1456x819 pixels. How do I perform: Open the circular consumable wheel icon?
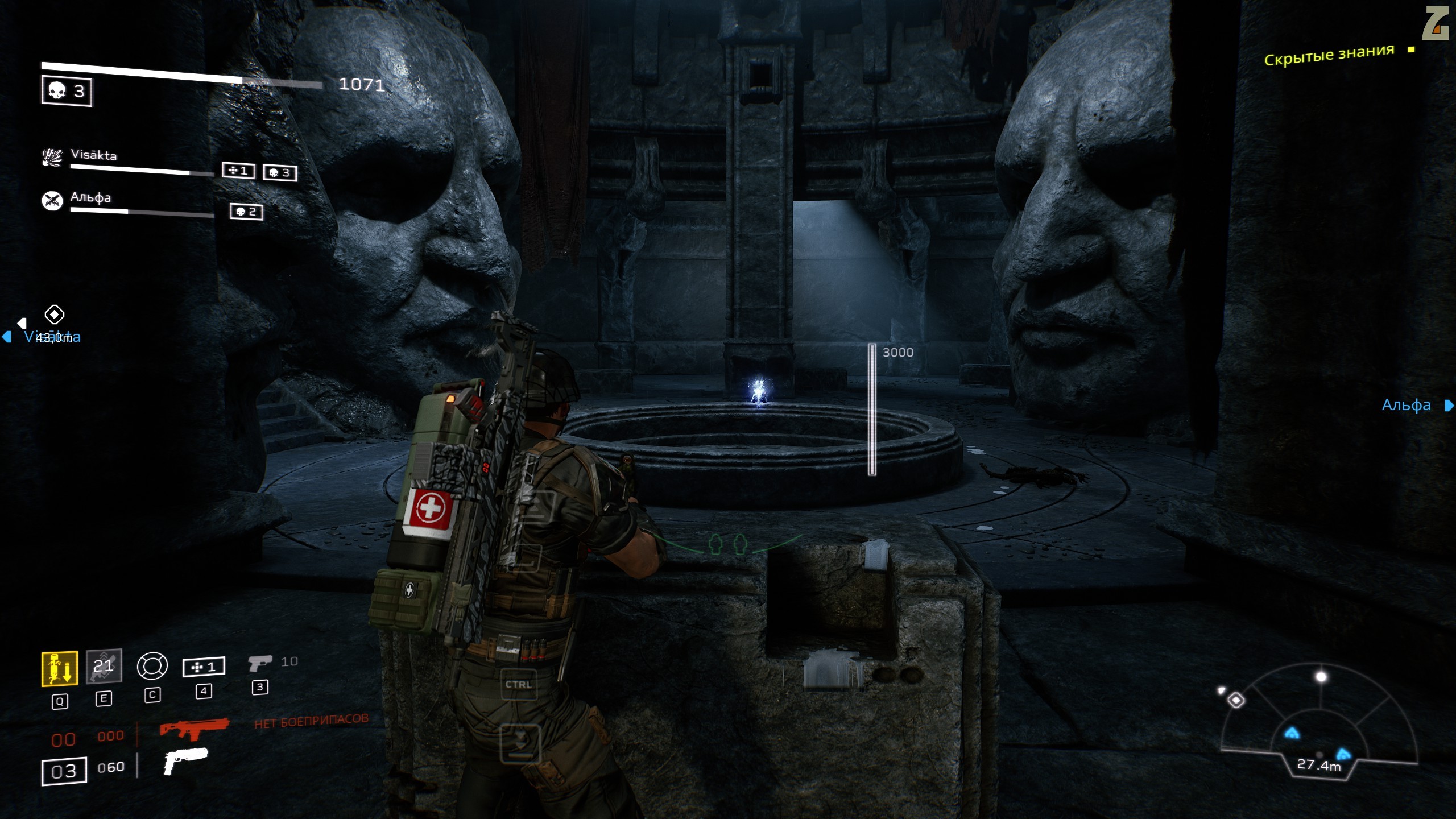pyautogui.click(x=152, y=666)
